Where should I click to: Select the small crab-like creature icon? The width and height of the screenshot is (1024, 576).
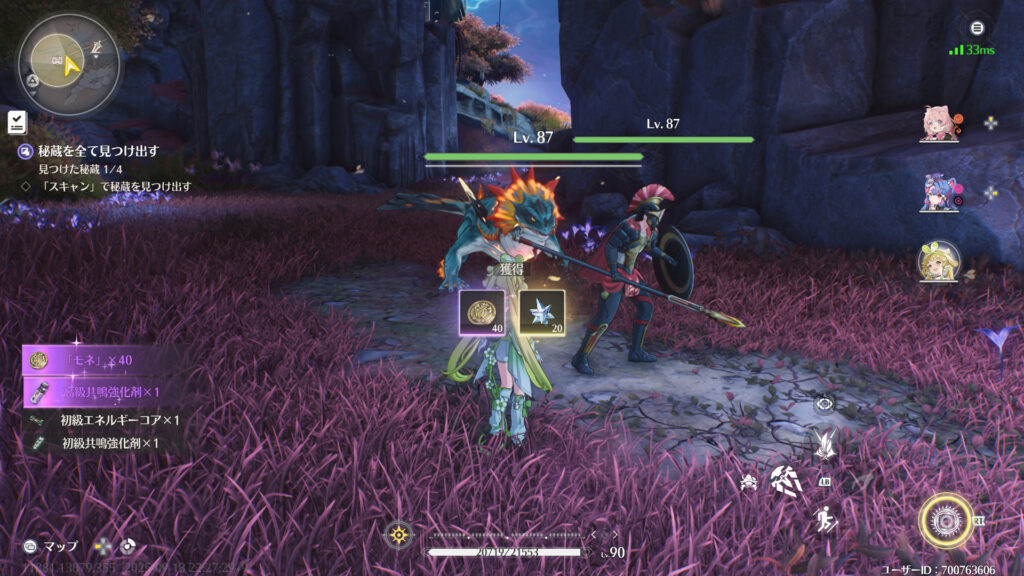748,482
